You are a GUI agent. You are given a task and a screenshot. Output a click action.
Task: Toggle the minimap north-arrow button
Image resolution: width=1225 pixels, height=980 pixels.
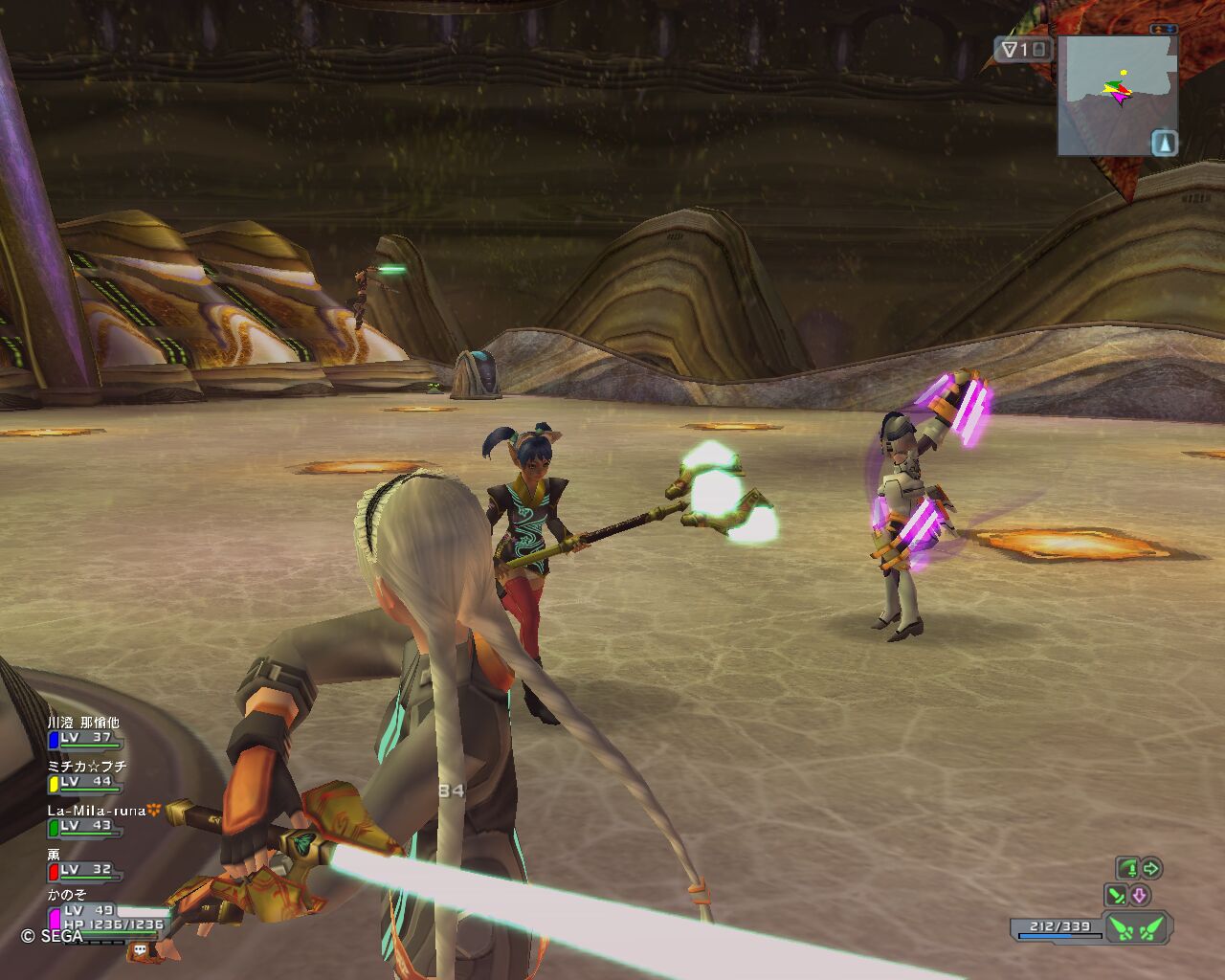[1164, 143]
